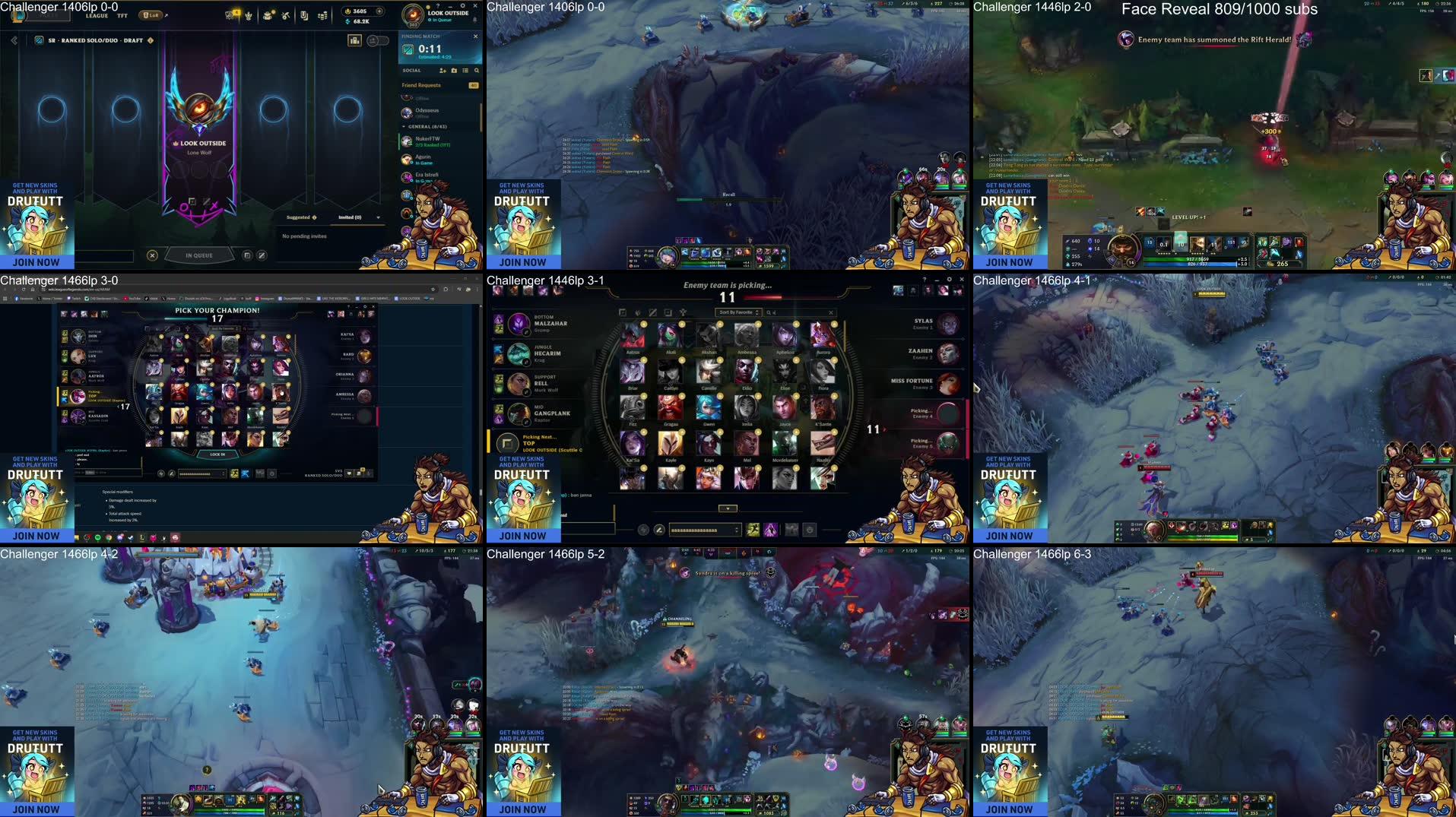The image size is (1456, 817).
Task: Select the LEAGUE tab in the client header
Action: tap(97, 15)
